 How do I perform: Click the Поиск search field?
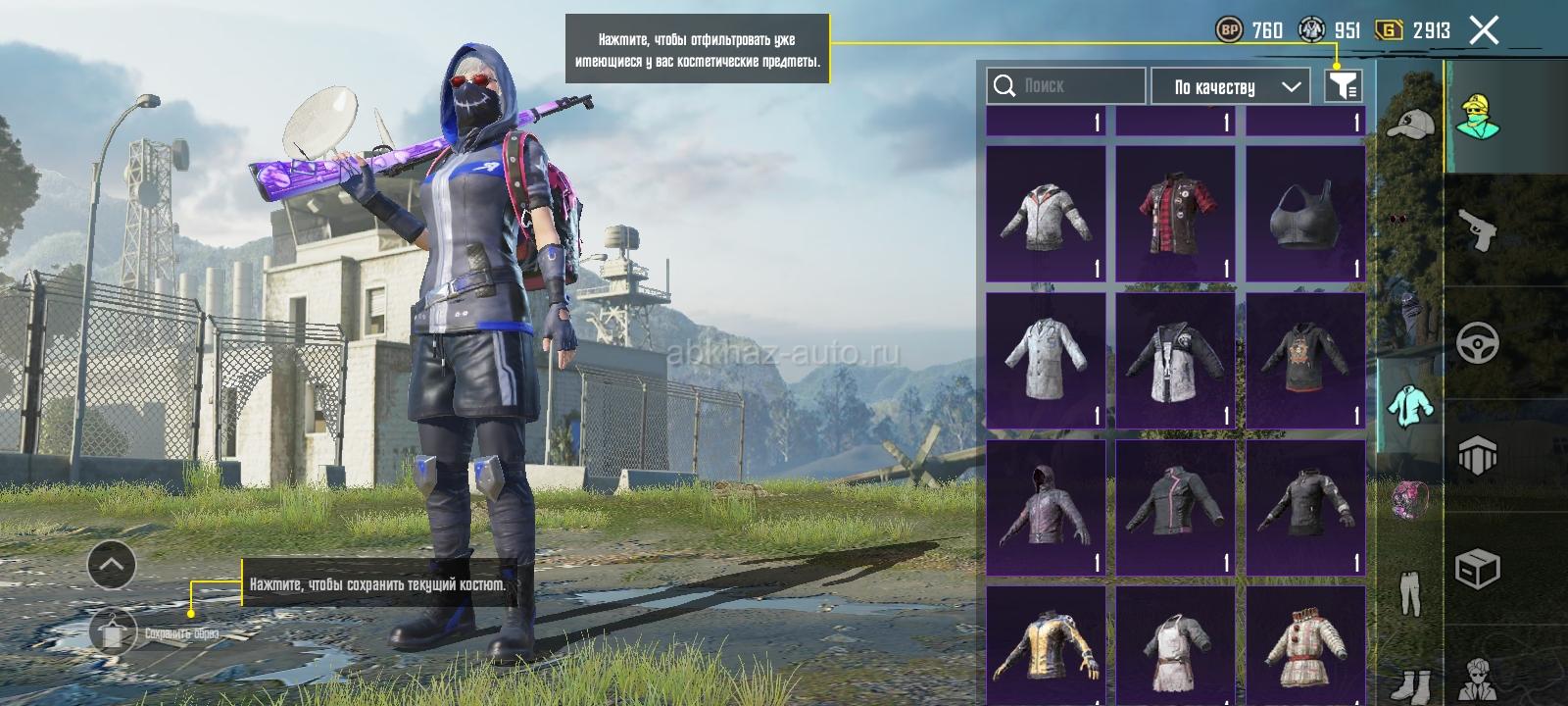[x=1066, y=86]
